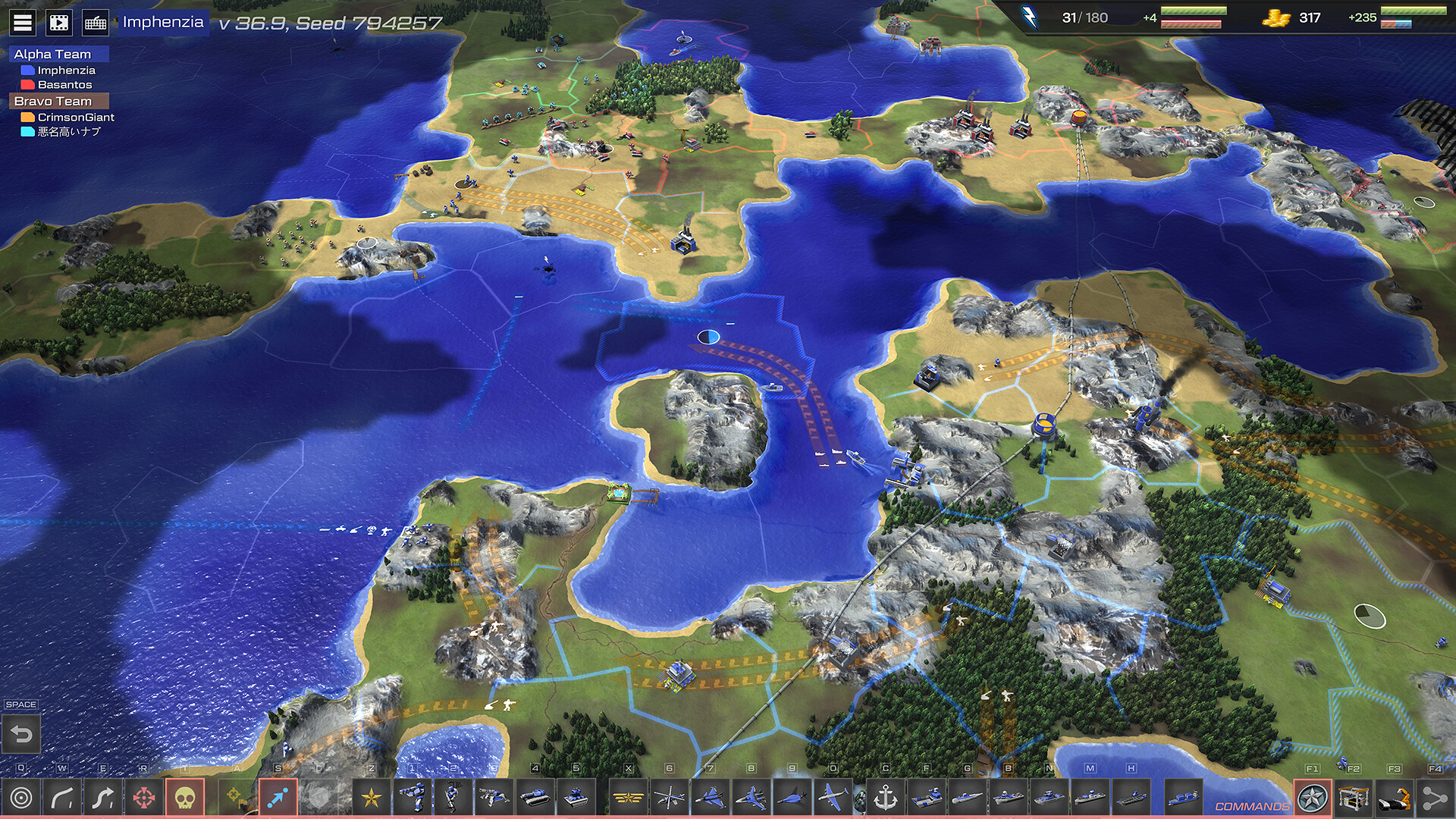Open the share-nodes tab
This screenshot has height=819, width=1456.
(1435, 798)
